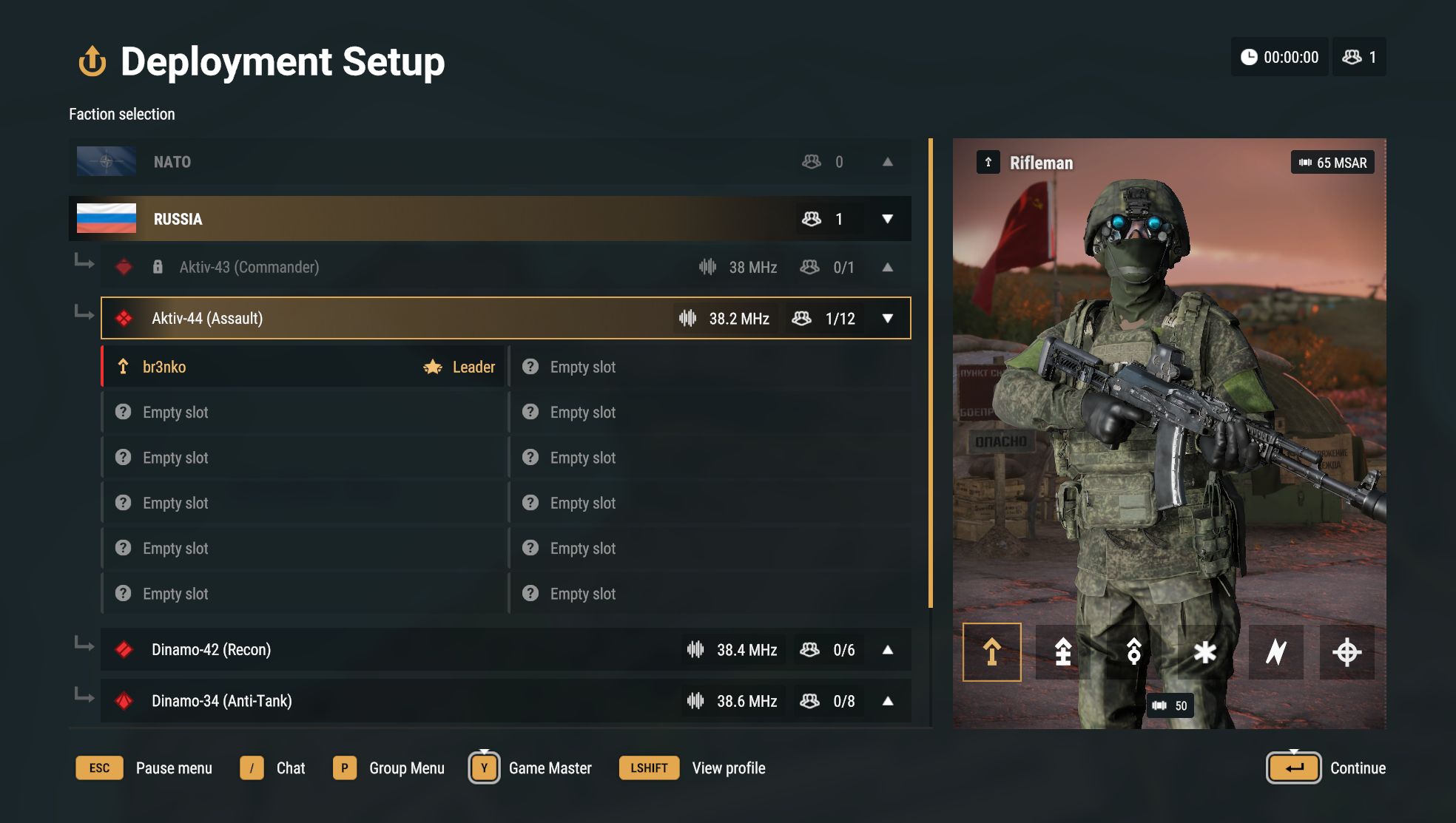Select br3nko's Leader slot
Viewport: 1456px width, 823px height.
303,367
